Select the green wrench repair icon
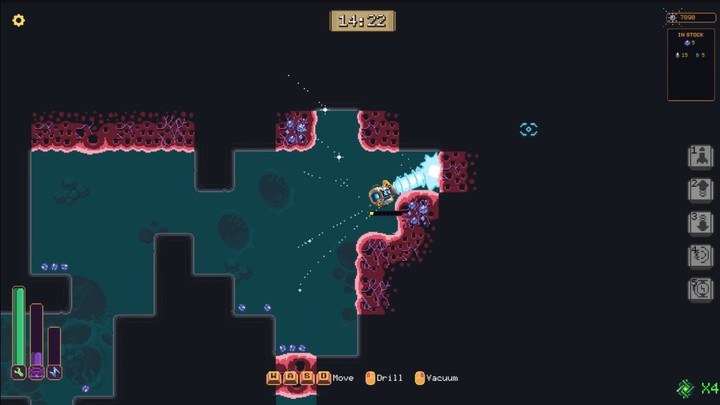This screenshot has width=720, height=405. [19, 372]
